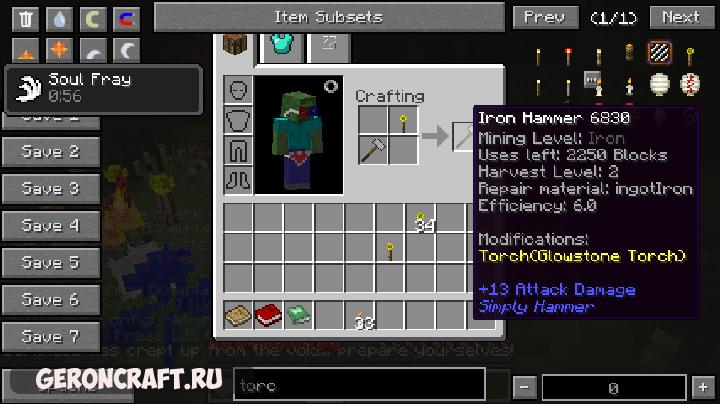Click the Save 5 button

point(51,263)
